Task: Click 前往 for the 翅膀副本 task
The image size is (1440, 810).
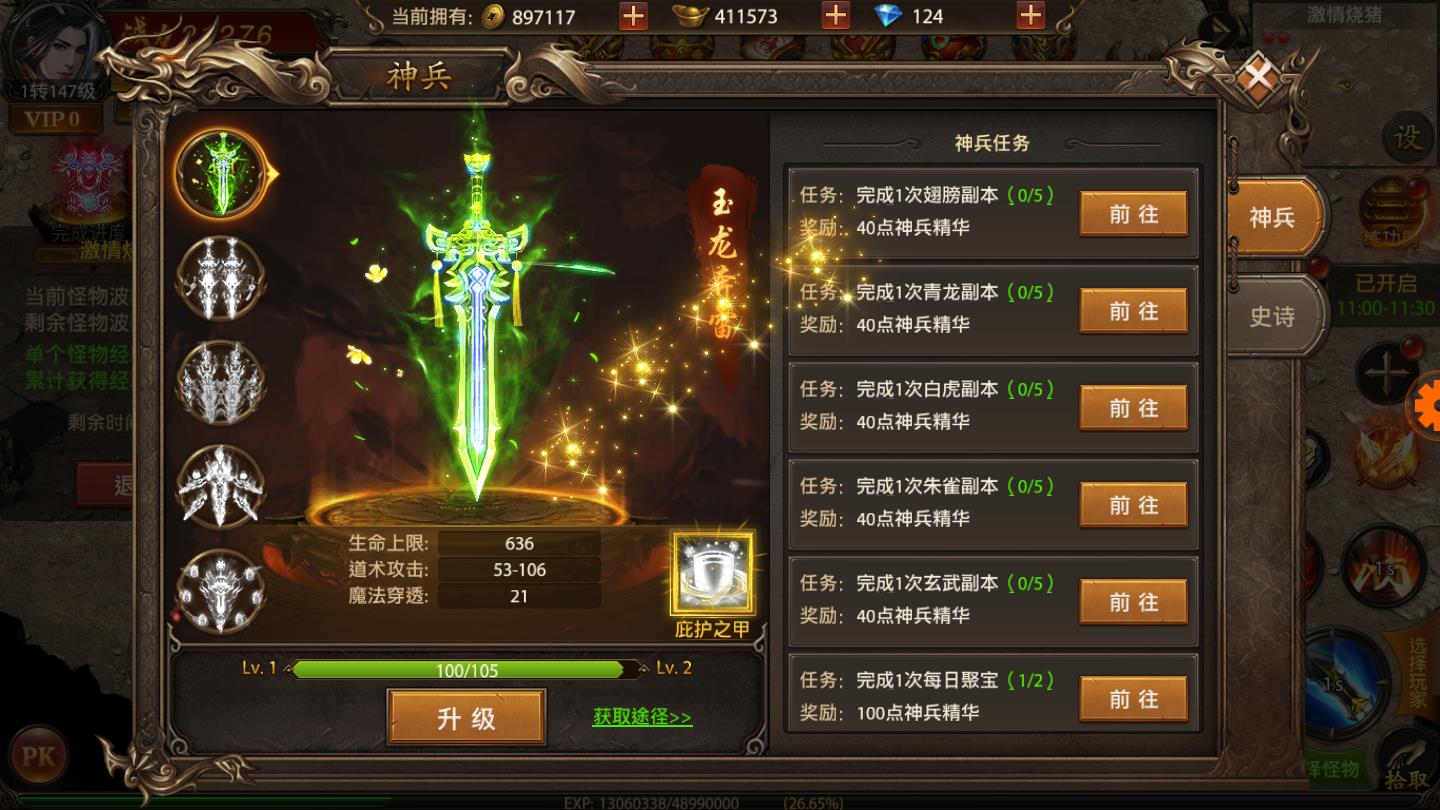Action: tap(1132, 213)
